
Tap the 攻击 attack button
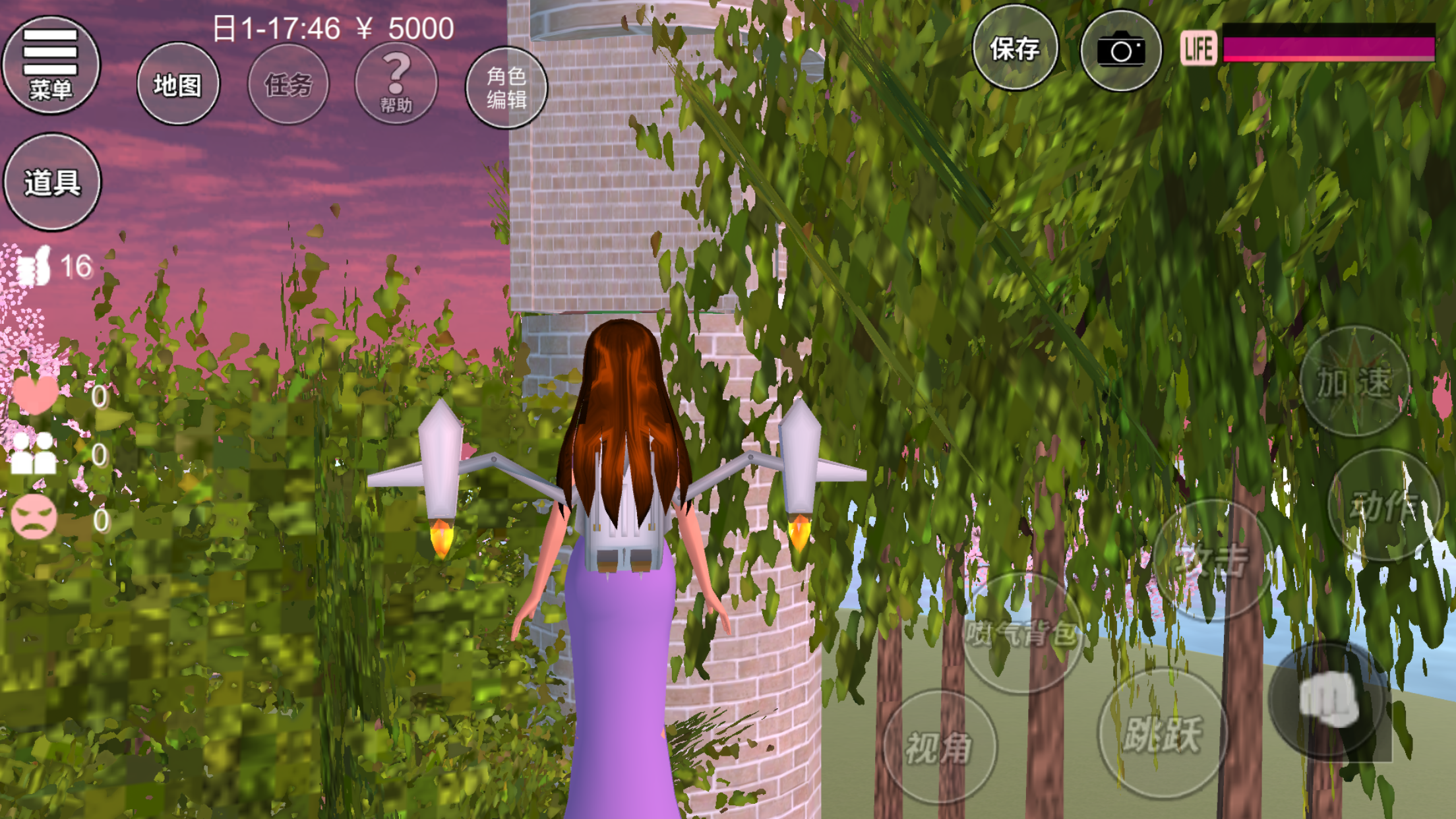[x=1212, y=561]
